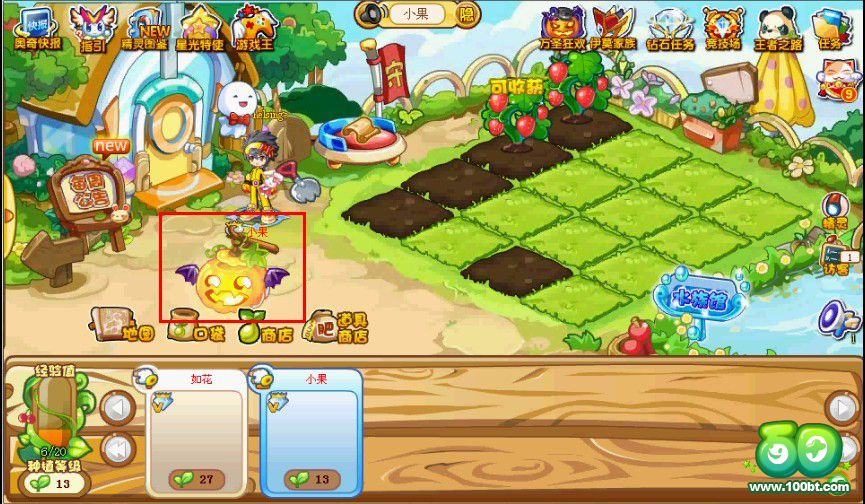Open the 万圣狂欢 pumpkin event
This screenshot has width=865, height=504.
(563, 28)
